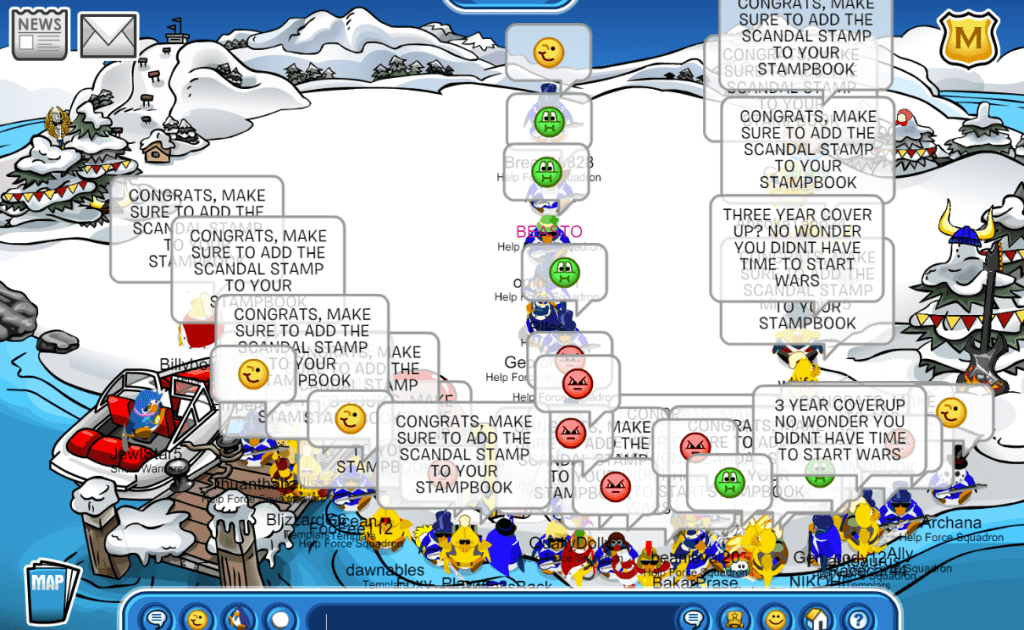The image size is (1024, 630).
Task: Show the buddy list smiley
Action: pyautogui.click(x=774, y=618)
